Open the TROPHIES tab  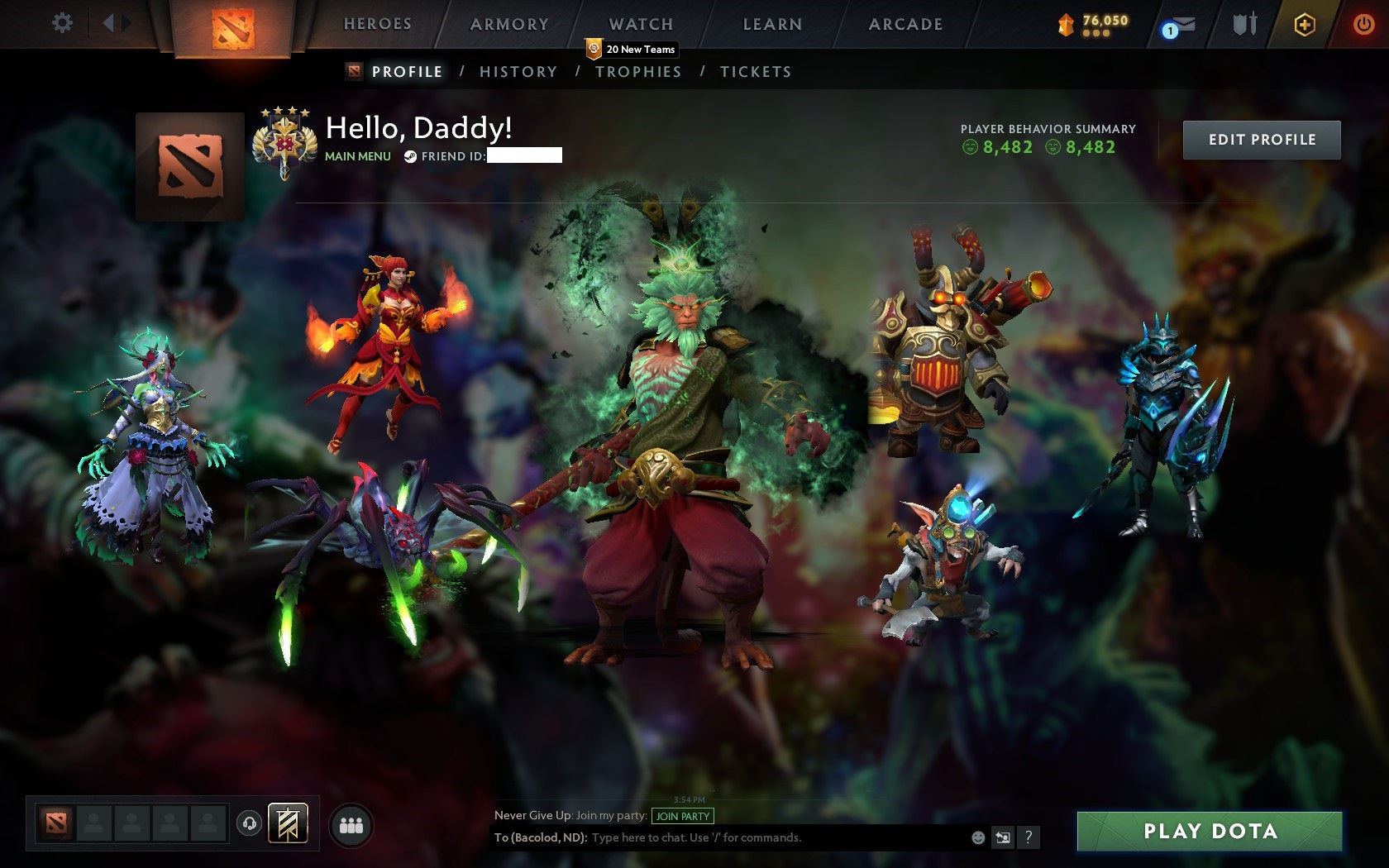(638, 72)
